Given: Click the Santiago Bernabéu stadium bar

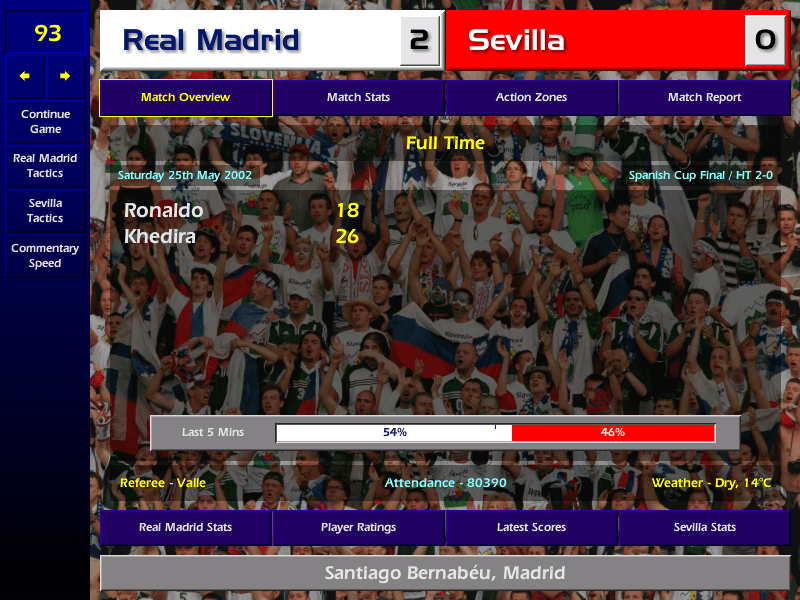Looking at the screenshot, I should (x=445, y=573).
